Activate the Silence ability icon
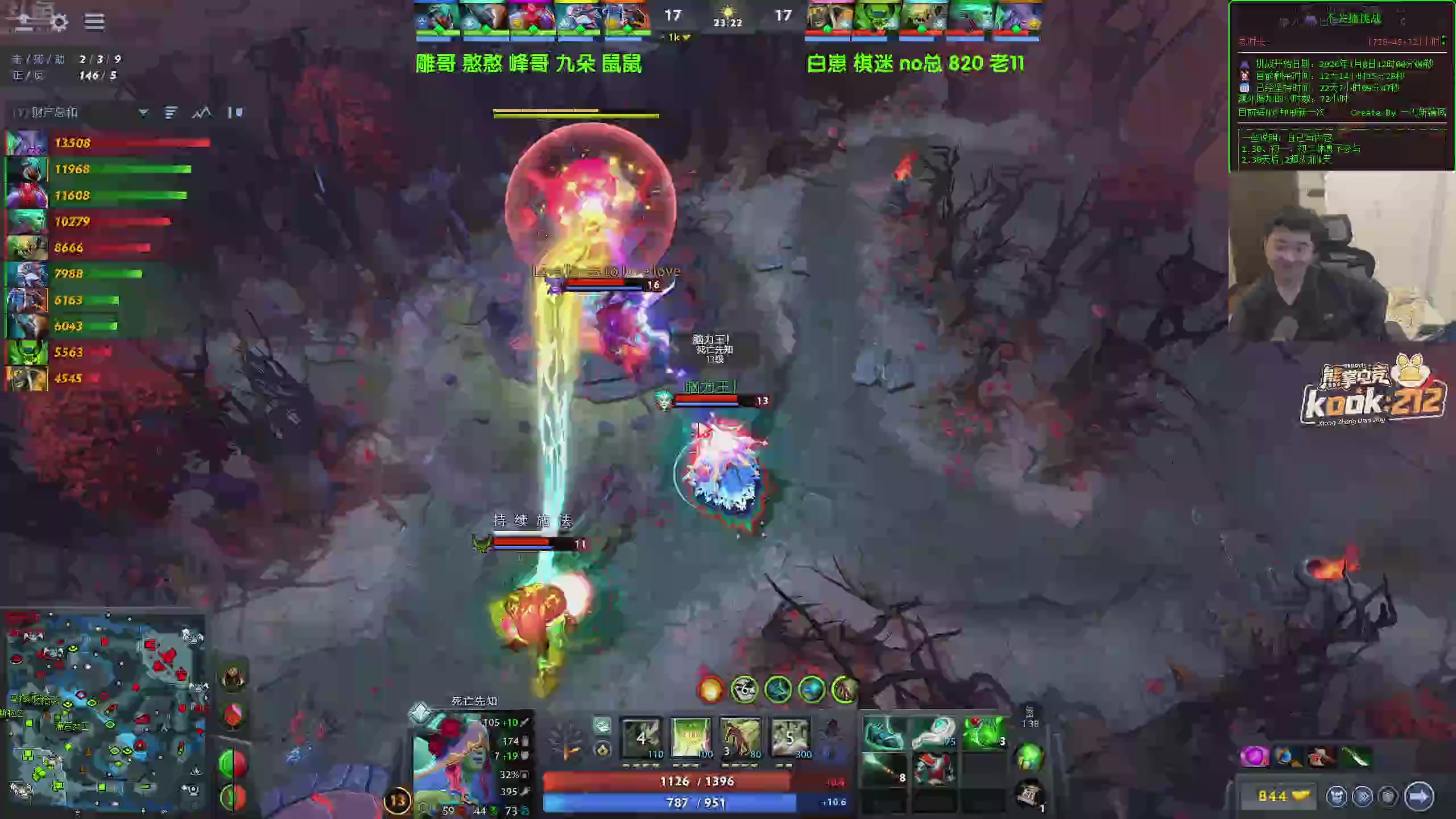 (x=691, y=738)
